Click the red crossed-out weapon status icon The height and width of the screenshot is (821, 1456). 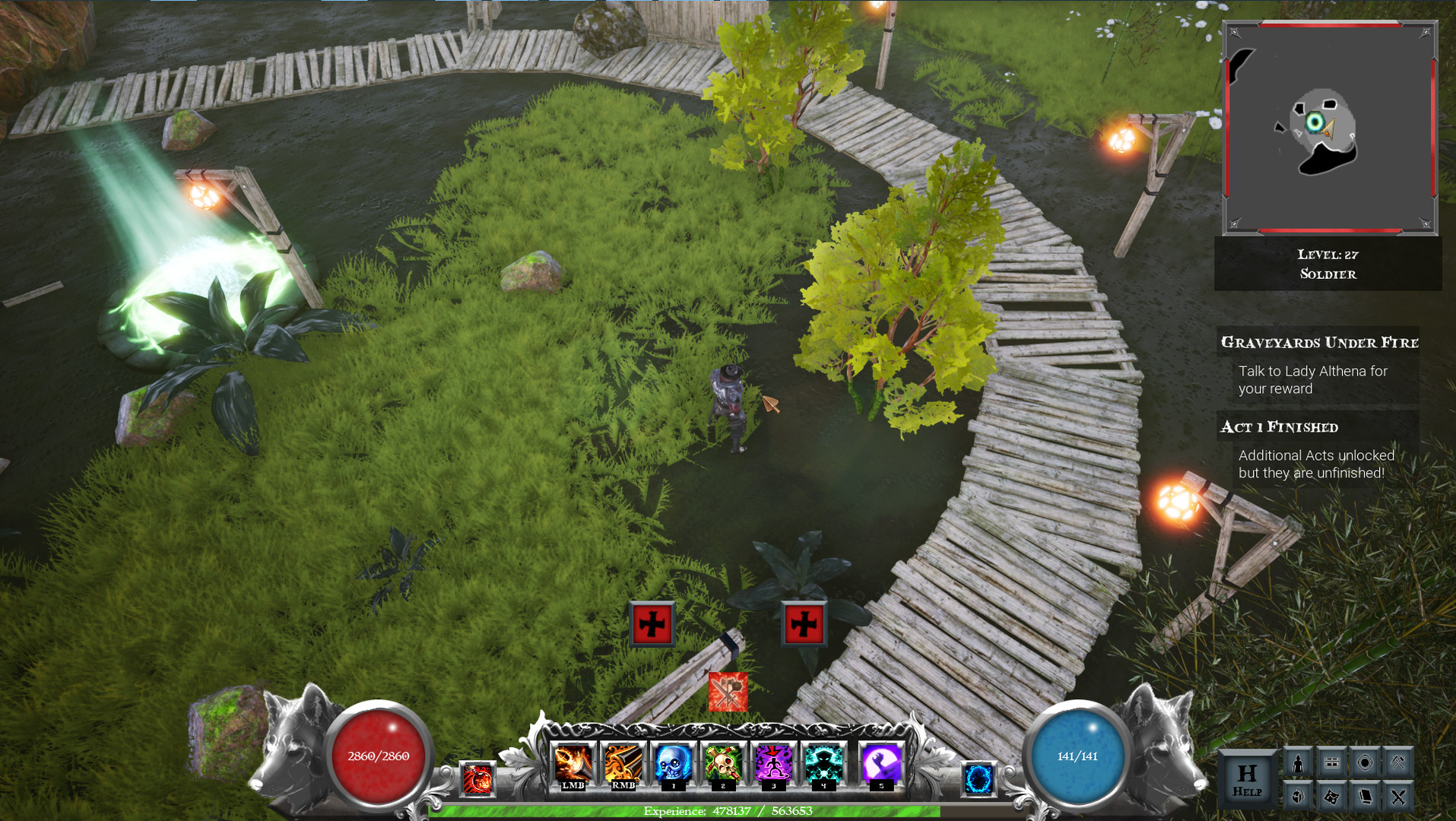tap(728, 692)
